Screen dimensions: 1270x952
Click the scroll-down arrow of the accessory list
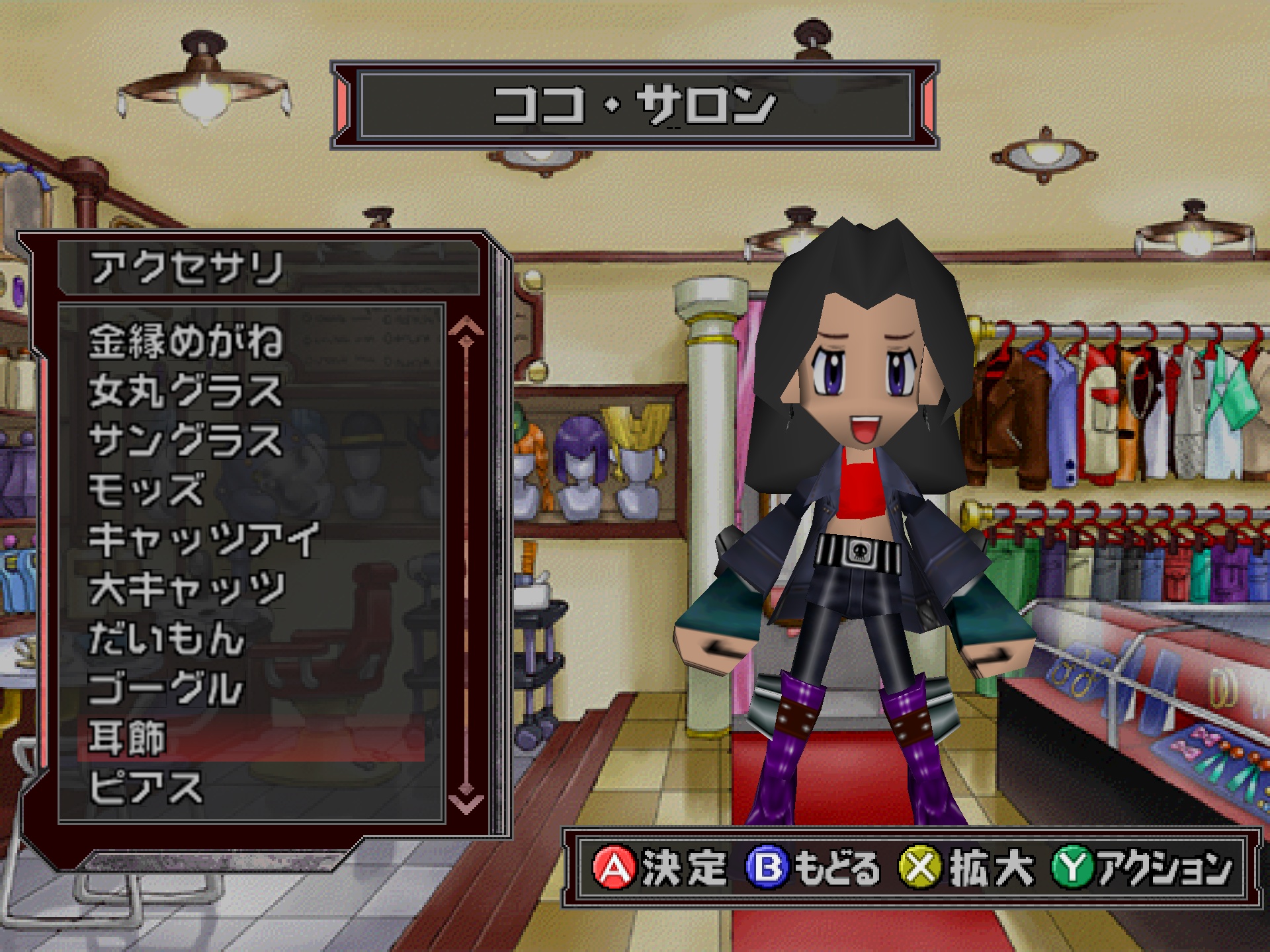point(466,803)
